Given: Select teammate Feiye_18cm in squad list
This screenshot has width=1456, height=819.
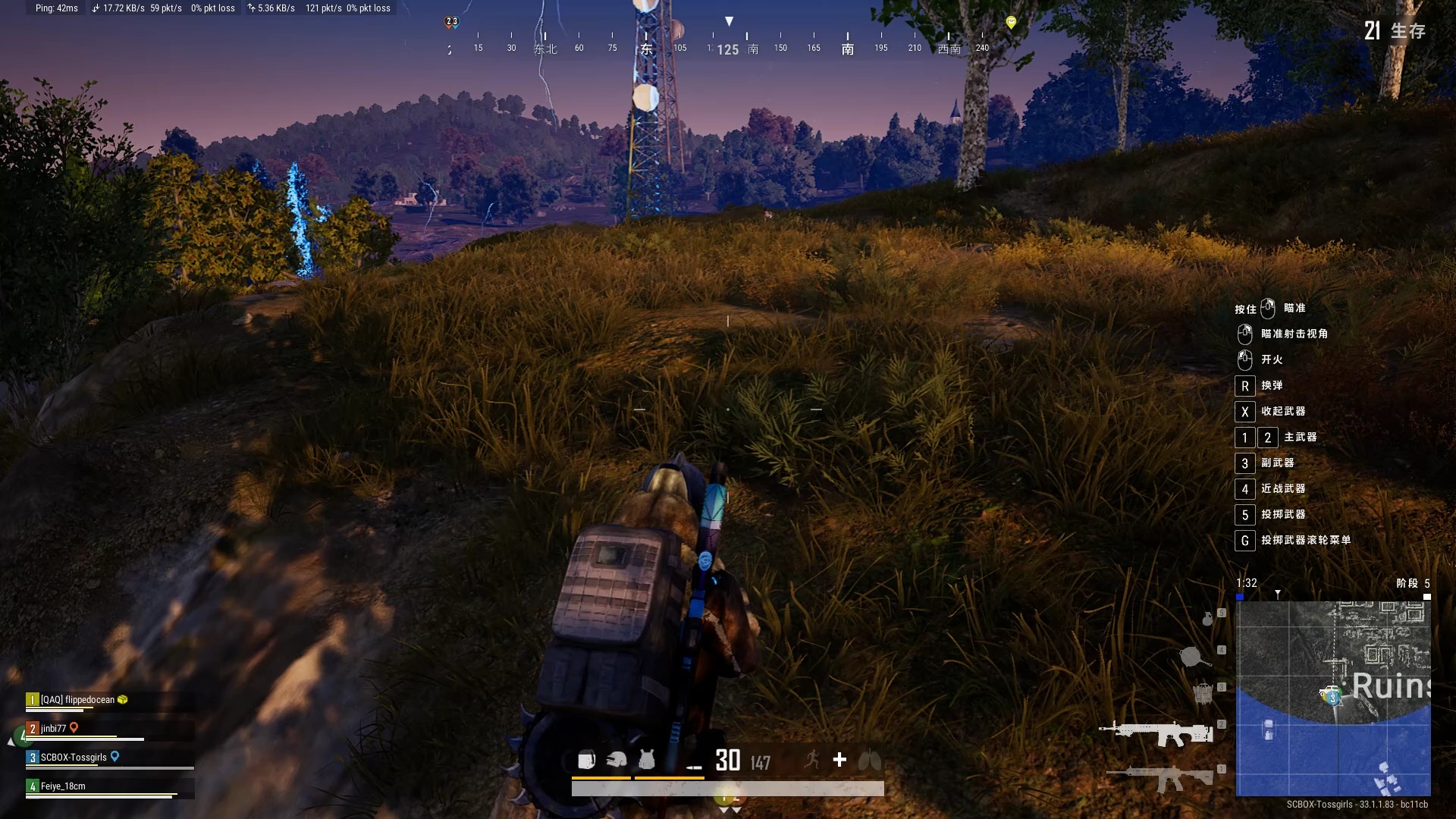Looking at the screenshot, I should 63,786.
